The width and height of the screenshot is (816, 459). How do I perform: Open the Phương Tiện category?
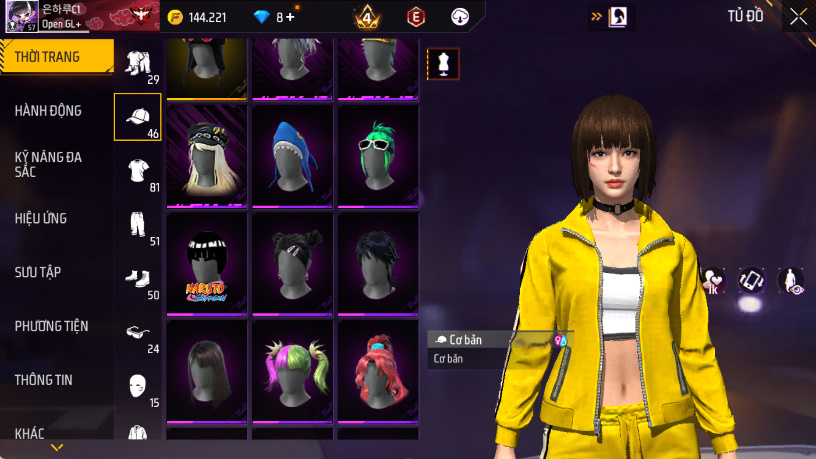[52, 326]
